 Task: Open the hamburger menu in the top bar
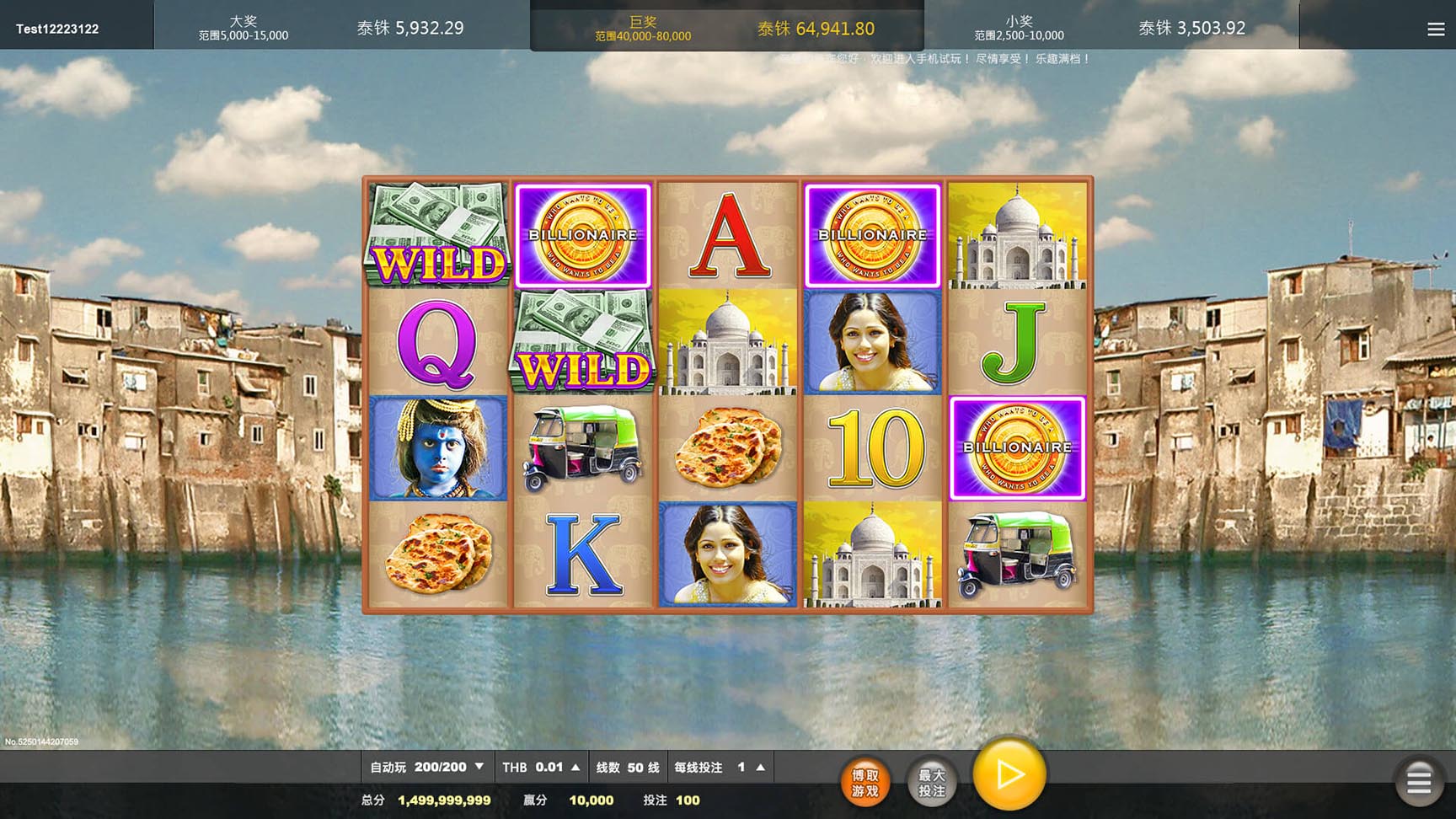point(1436,29)
